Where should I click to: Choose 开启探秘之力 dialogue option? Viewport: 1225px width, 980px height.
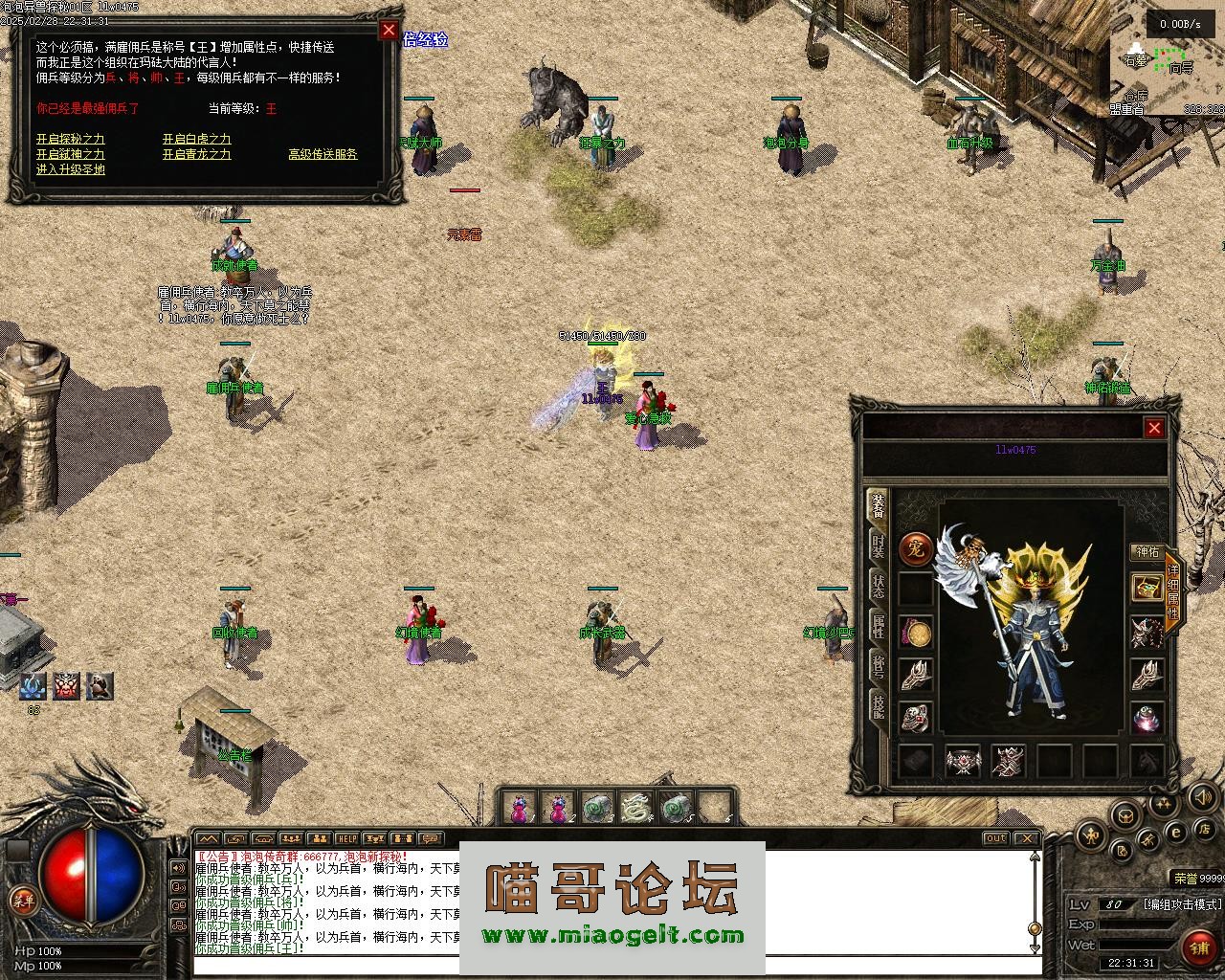coord(71,139)
